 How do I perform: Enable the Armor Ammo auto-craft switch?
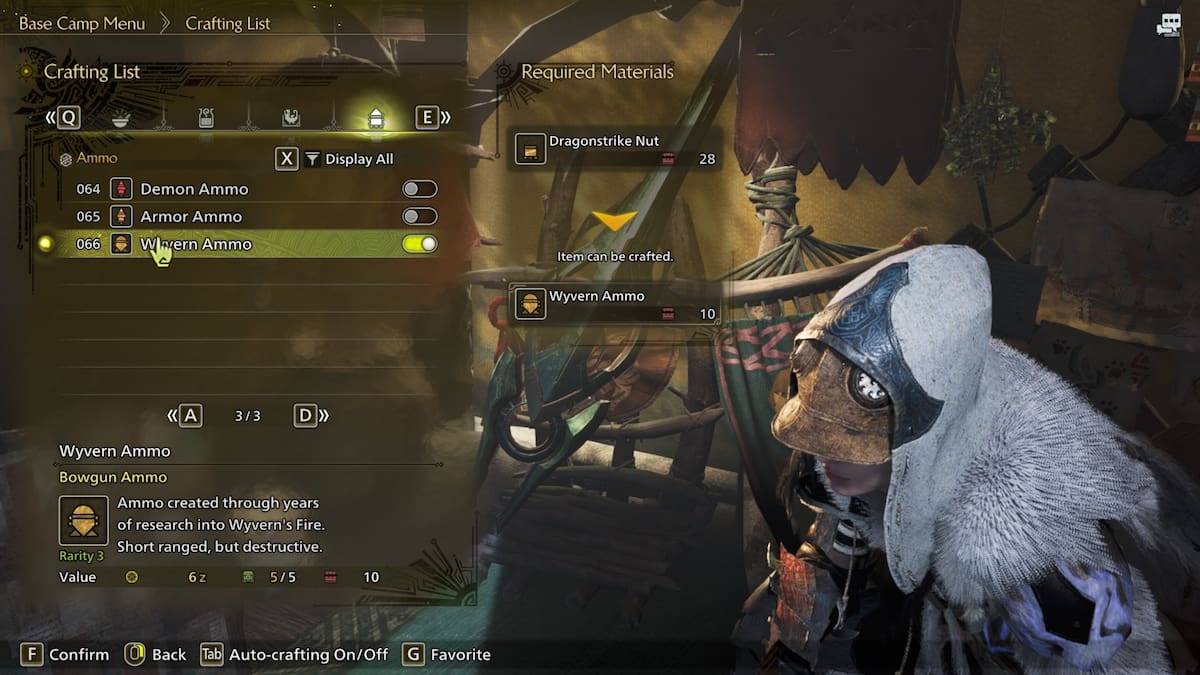click(x=419, y=216)
